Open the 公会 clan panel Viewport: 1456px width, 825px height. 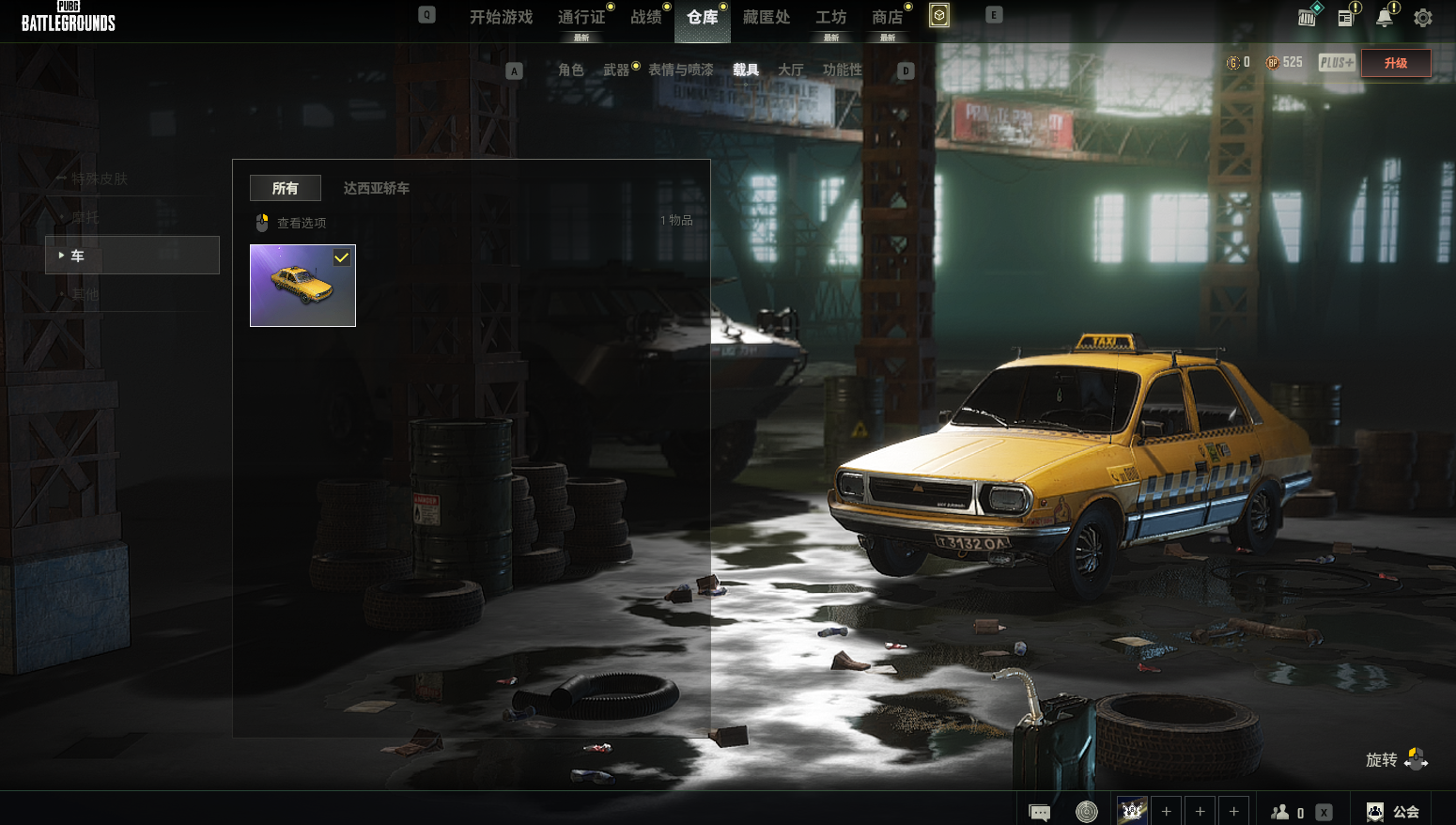point(1393,812)
